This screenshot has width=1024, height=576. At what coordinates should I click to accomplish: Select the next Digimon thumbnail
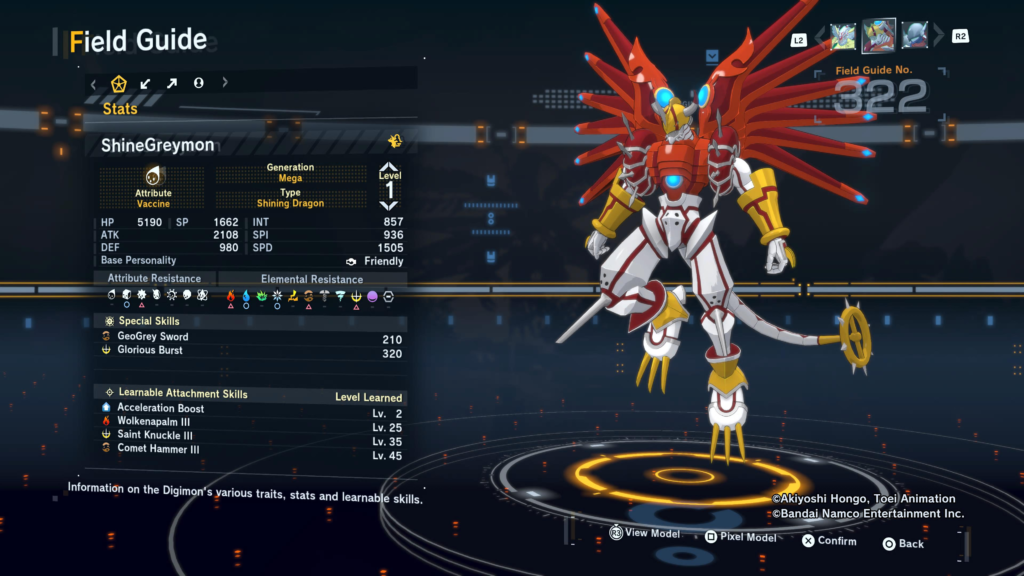click(x=914, y=37)
